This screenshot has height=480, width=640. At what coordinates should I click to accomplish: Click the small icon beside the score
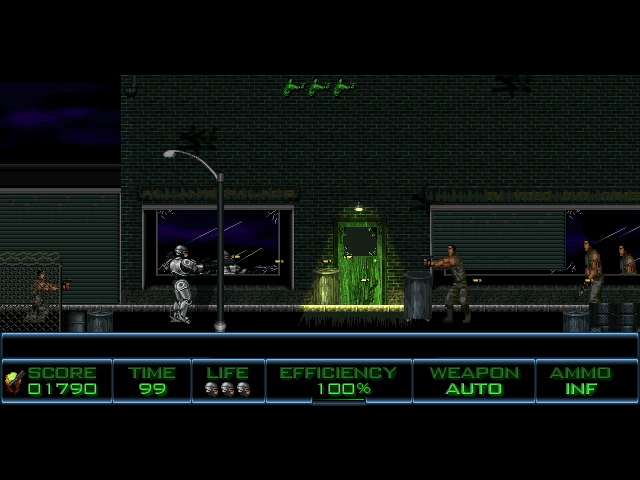(x=14, y=380)
